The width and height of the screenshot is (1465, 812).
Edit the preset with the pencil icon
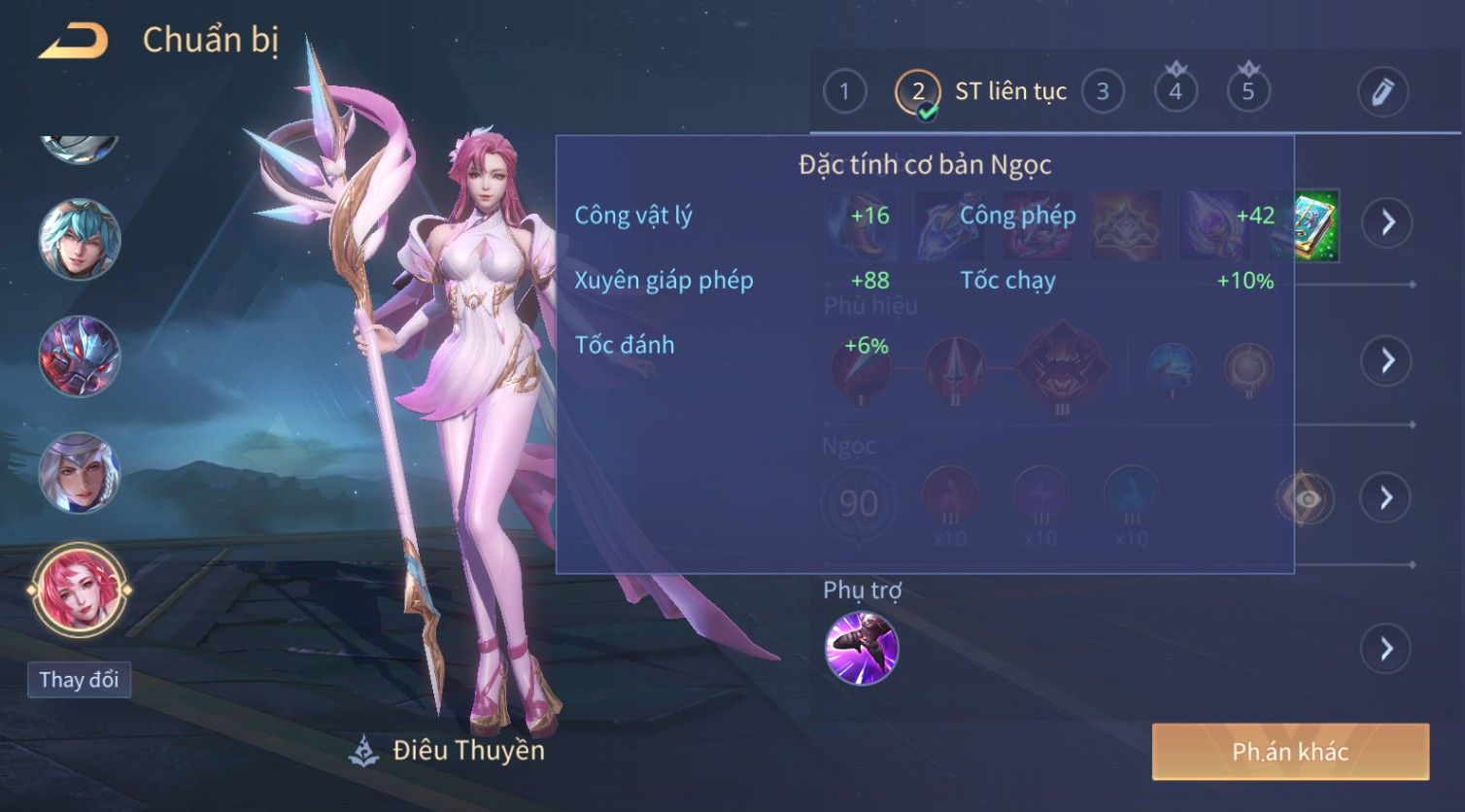(1382, 92)
